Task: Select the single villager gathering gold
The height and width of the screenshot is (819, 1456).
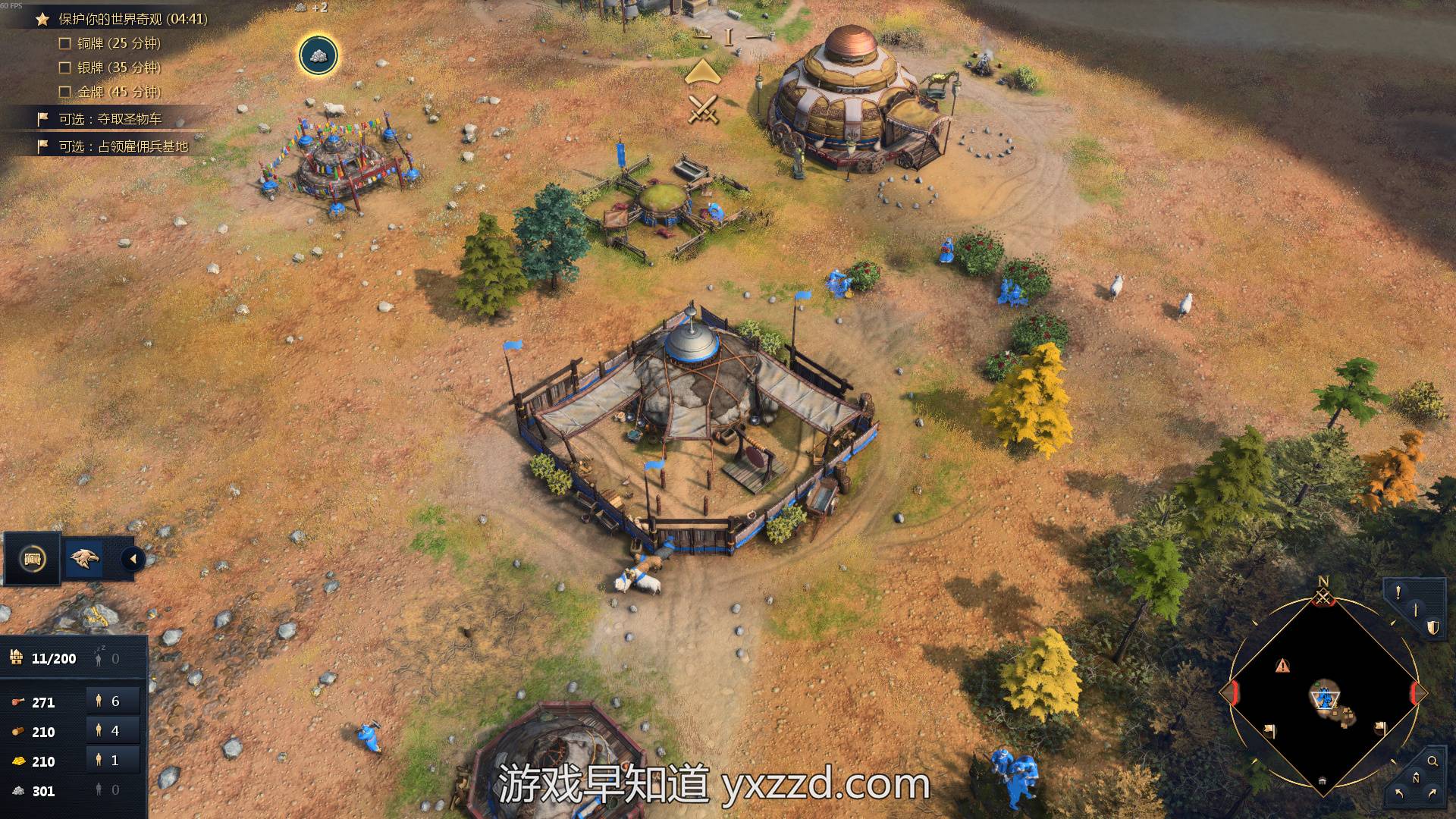Action: click(x=112, y=761)
